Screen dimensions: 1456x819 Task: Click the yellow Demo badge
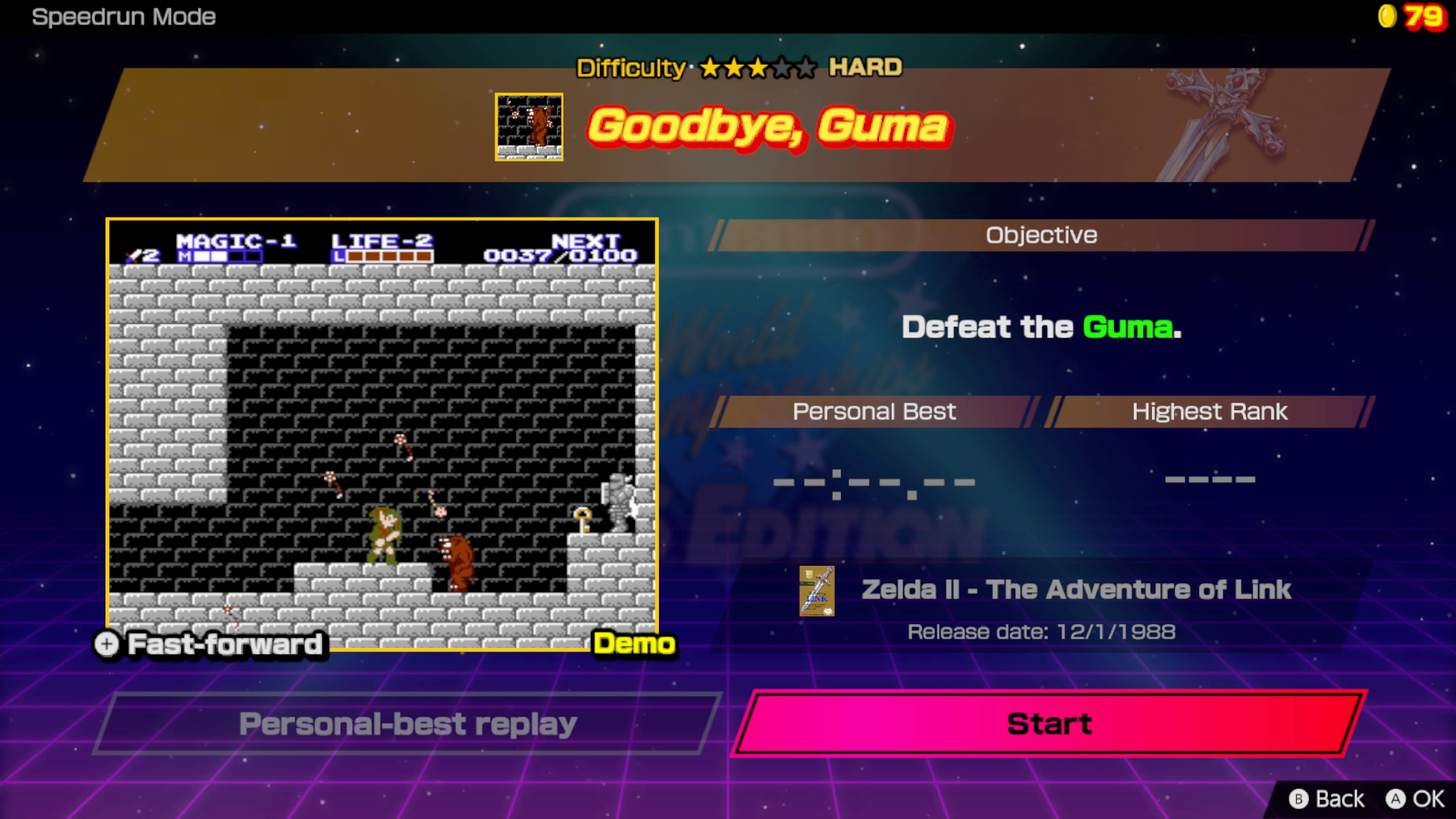point(635,643)
